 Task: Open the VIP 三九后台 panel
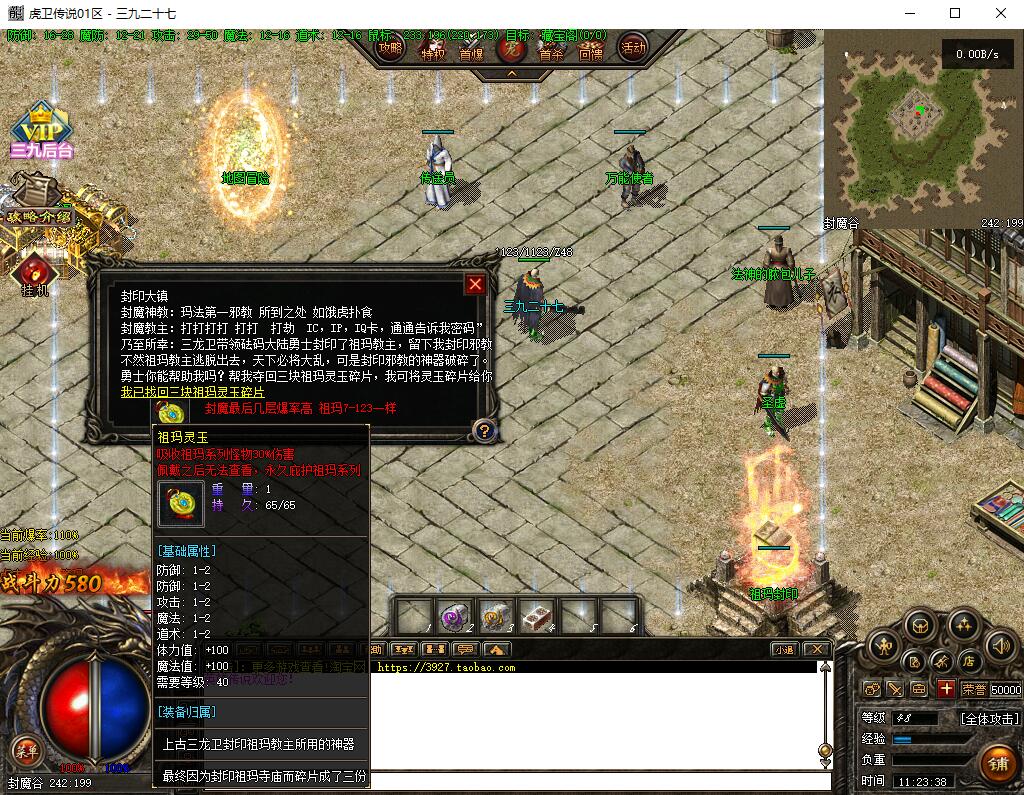(41, 132)
